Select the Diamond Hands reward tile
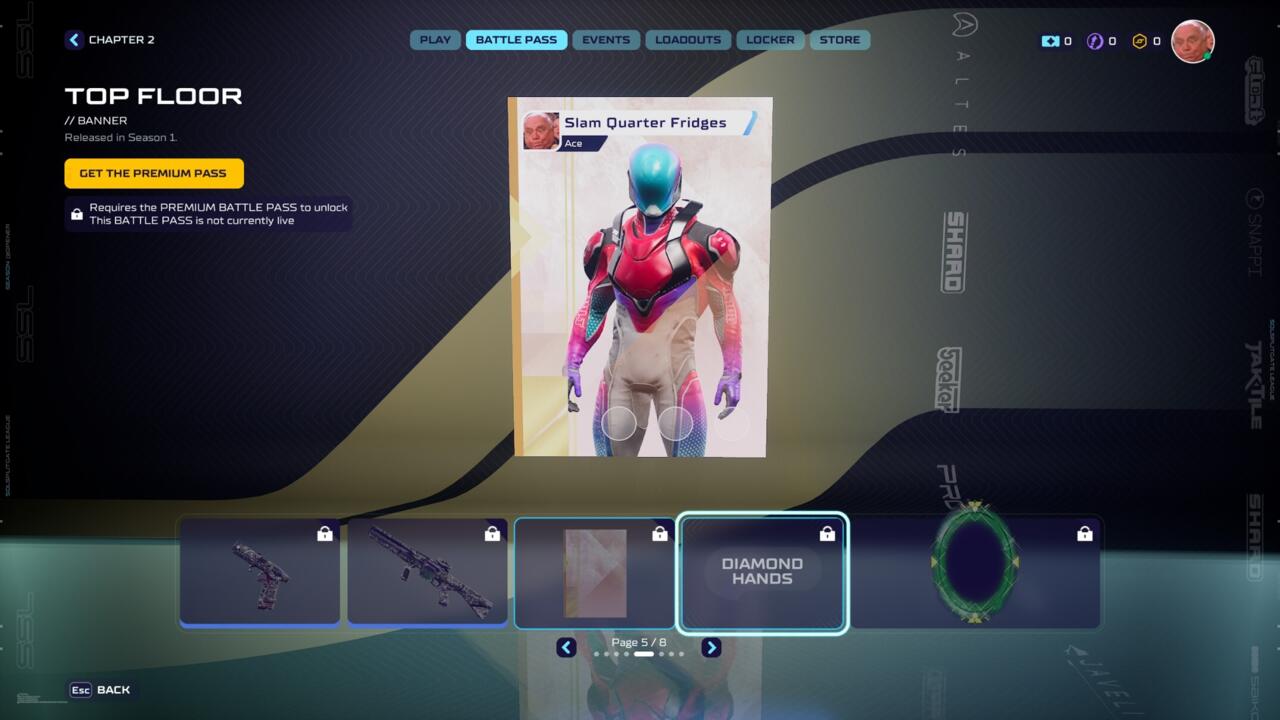This screenshot has height=720, width=1280. pos(762,573)
